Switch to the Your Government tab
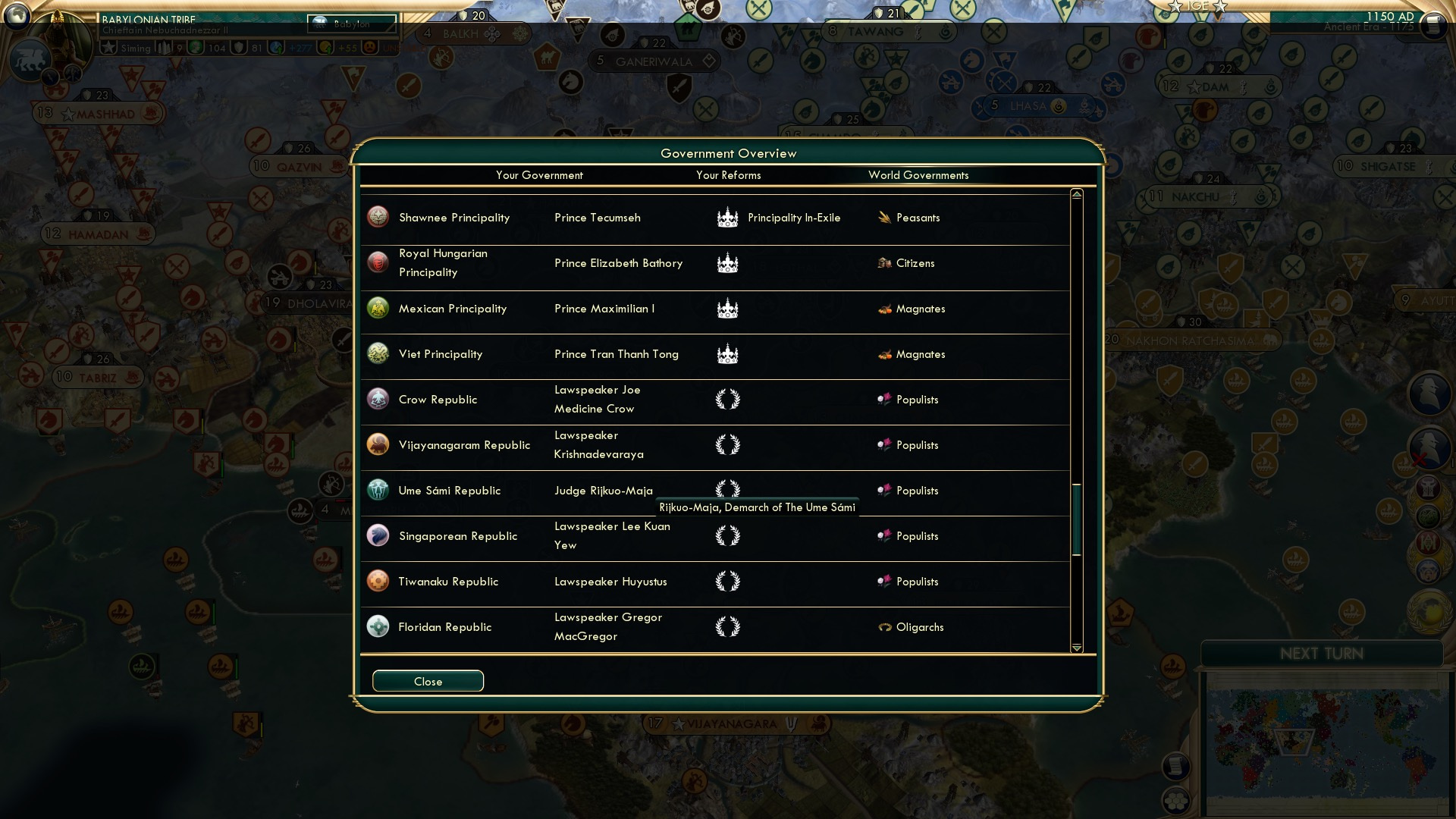The width and height of the screenshot is (1456, 819). pyautogui.click(x=539, y=175)
